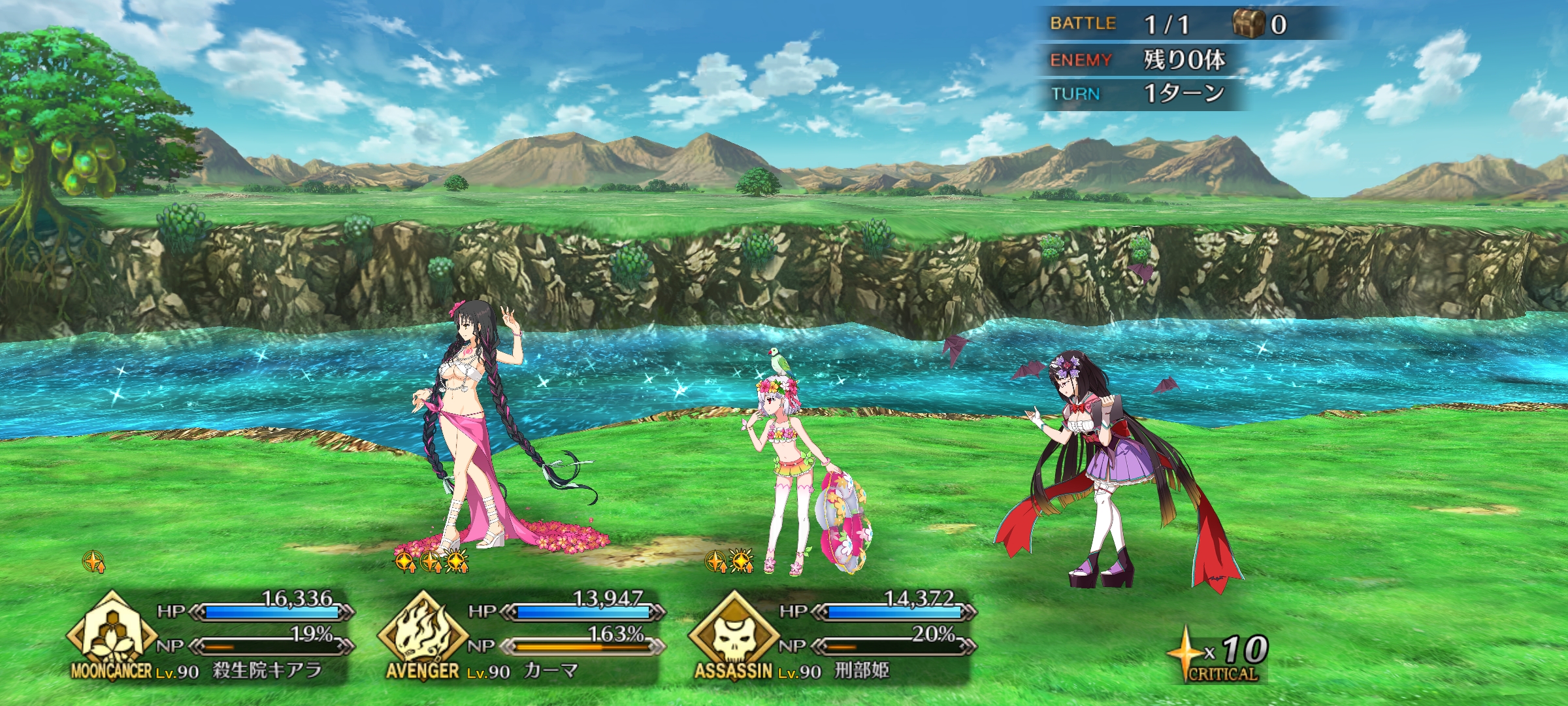
Task: Tap the Assassin Osakabehime skull class icon
Action: pos(733,634)
